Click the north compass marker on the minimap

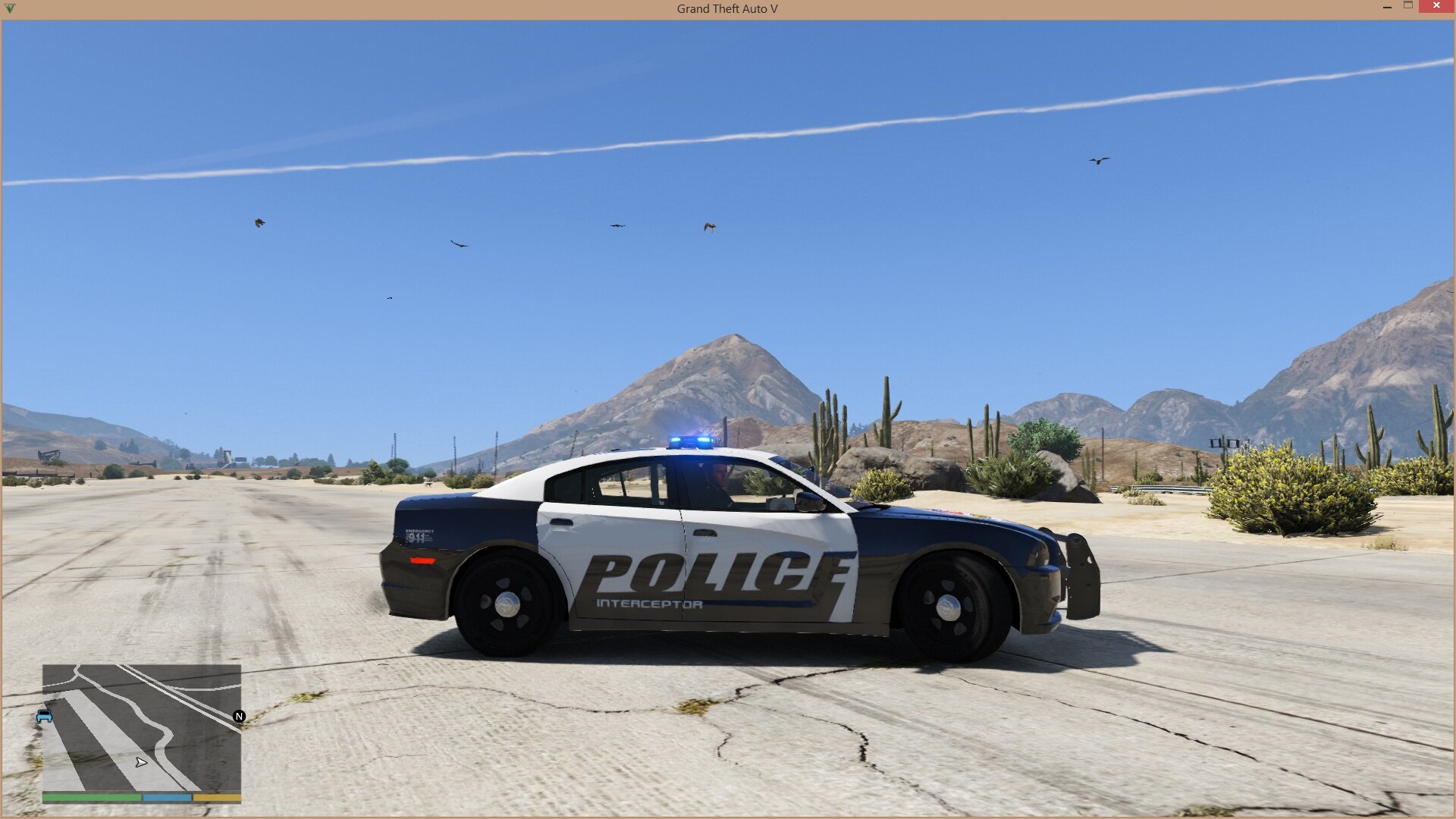pyautogui.click(x=240, y=716)
